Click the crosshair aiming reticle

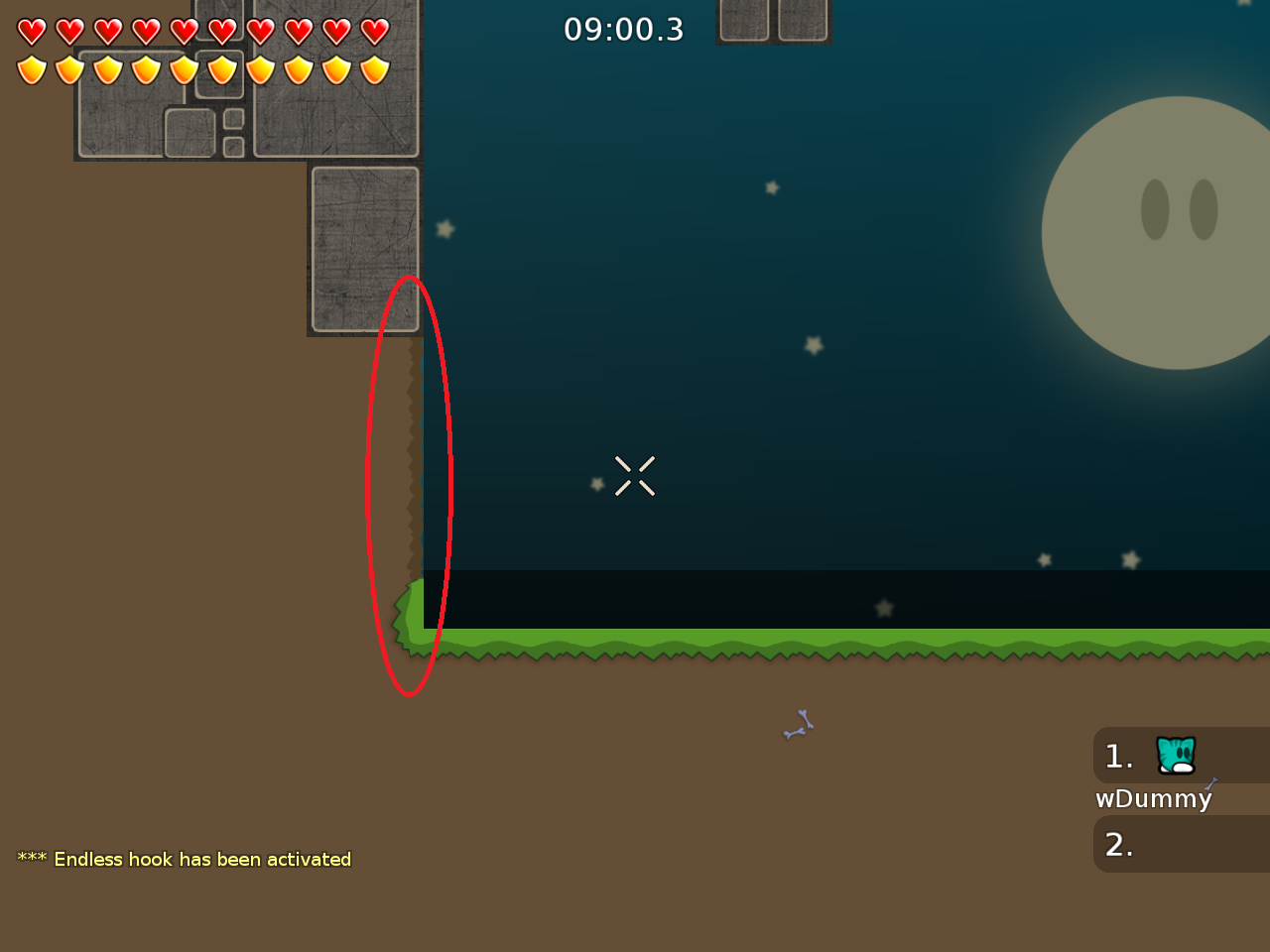[635, 476]
